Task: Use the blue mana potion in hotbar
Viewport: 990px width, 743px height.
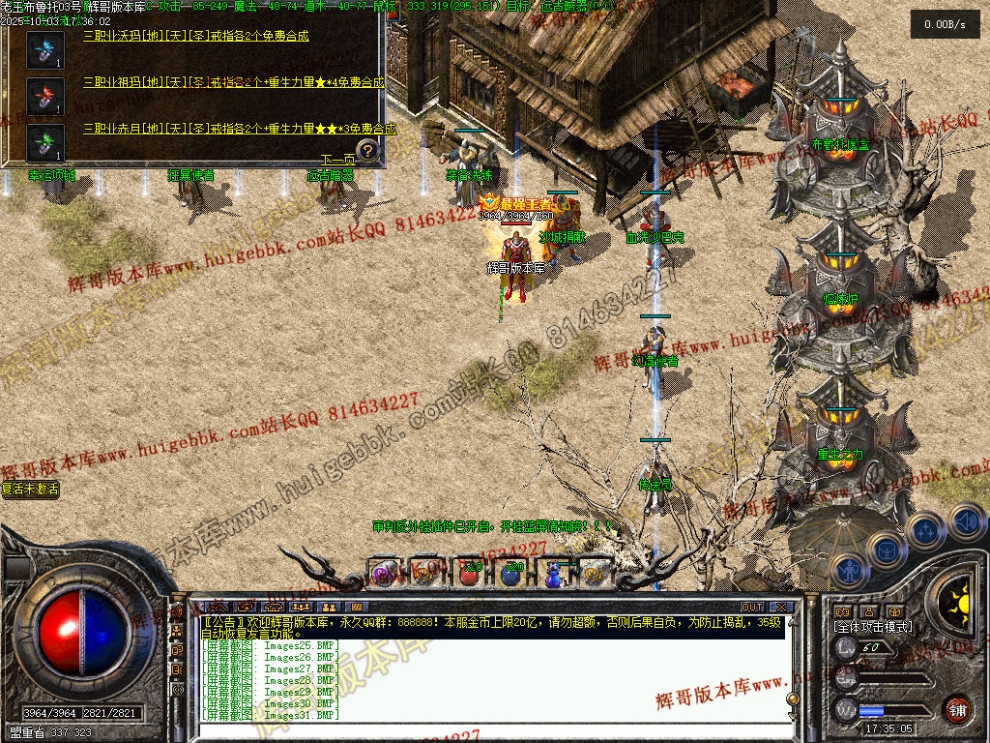Action: coord(512,573)
